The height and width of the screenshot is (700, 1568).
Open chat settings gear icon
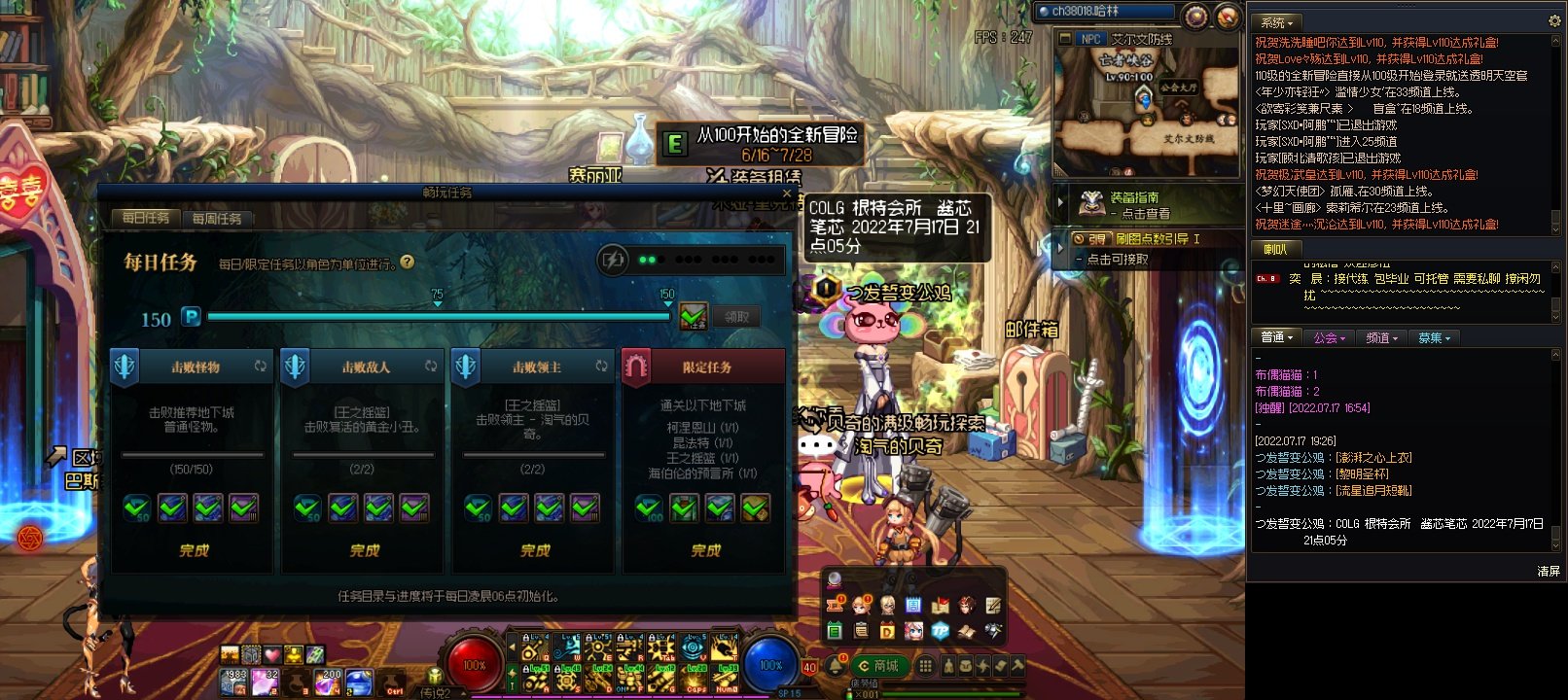[1554, 20]
